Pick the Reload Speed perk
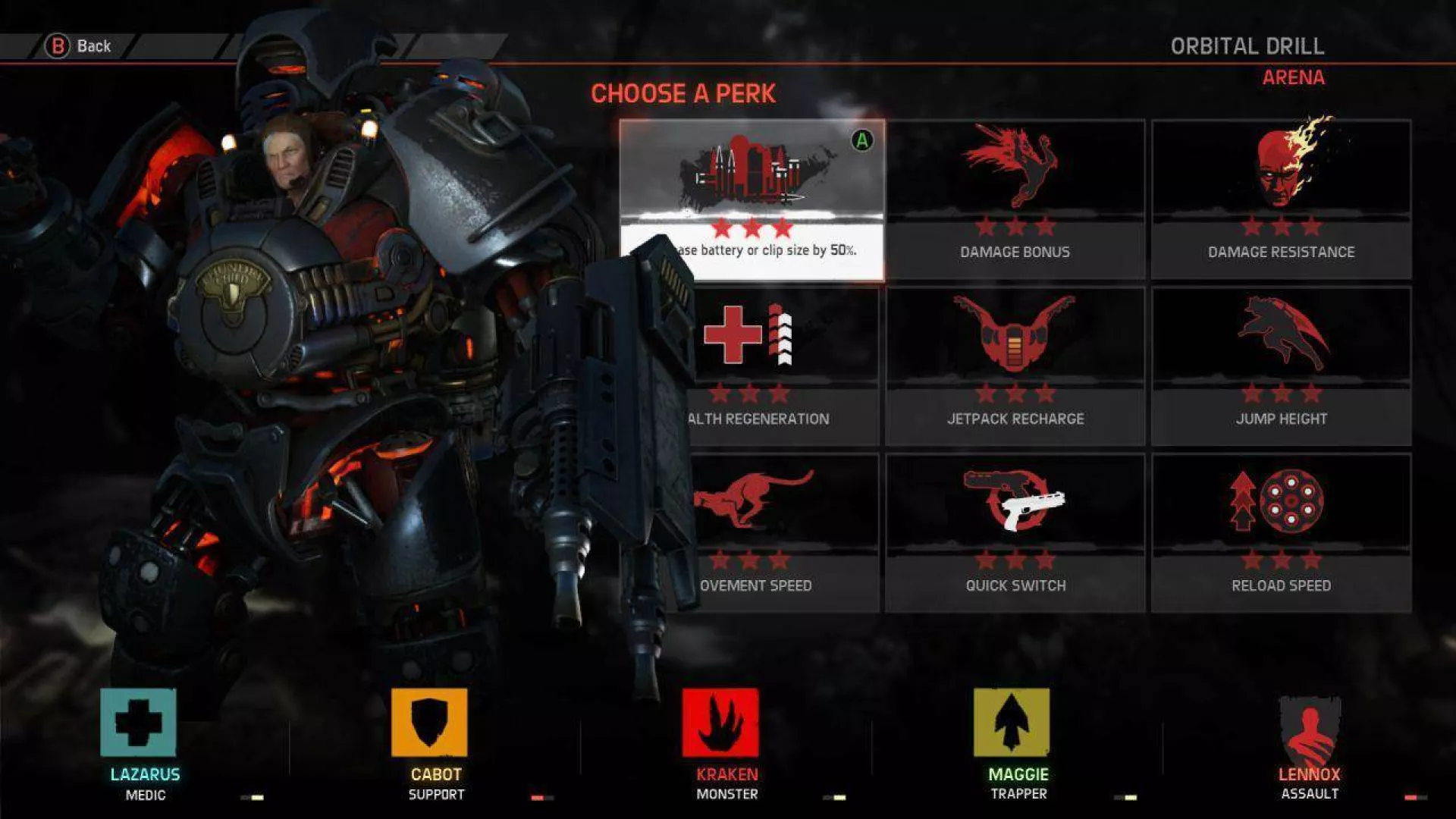 [x=1281, y=533]
